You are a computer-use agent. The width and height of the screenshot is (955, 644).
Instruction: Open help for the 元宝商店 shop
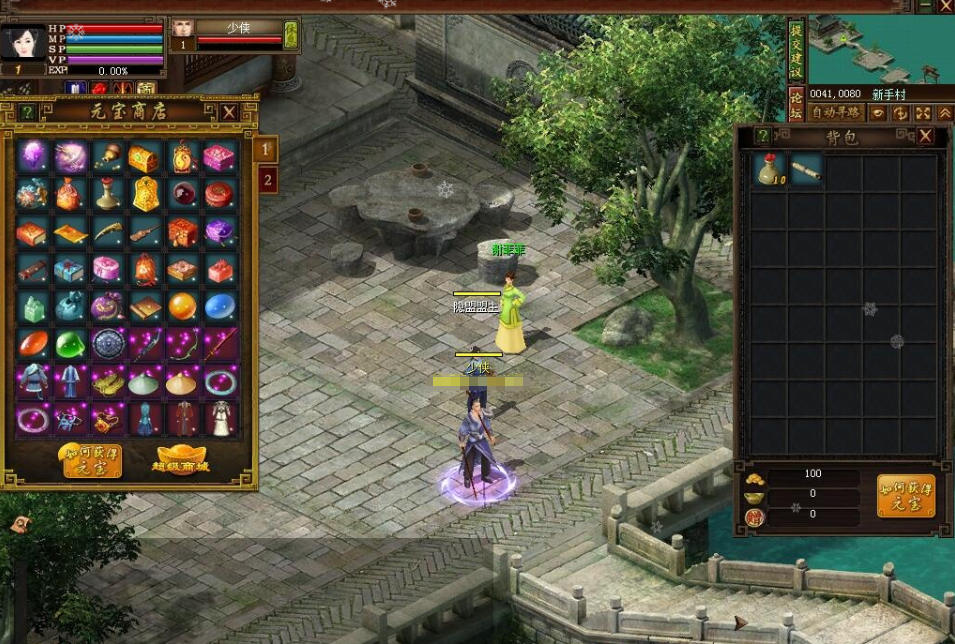coord(28,112)
